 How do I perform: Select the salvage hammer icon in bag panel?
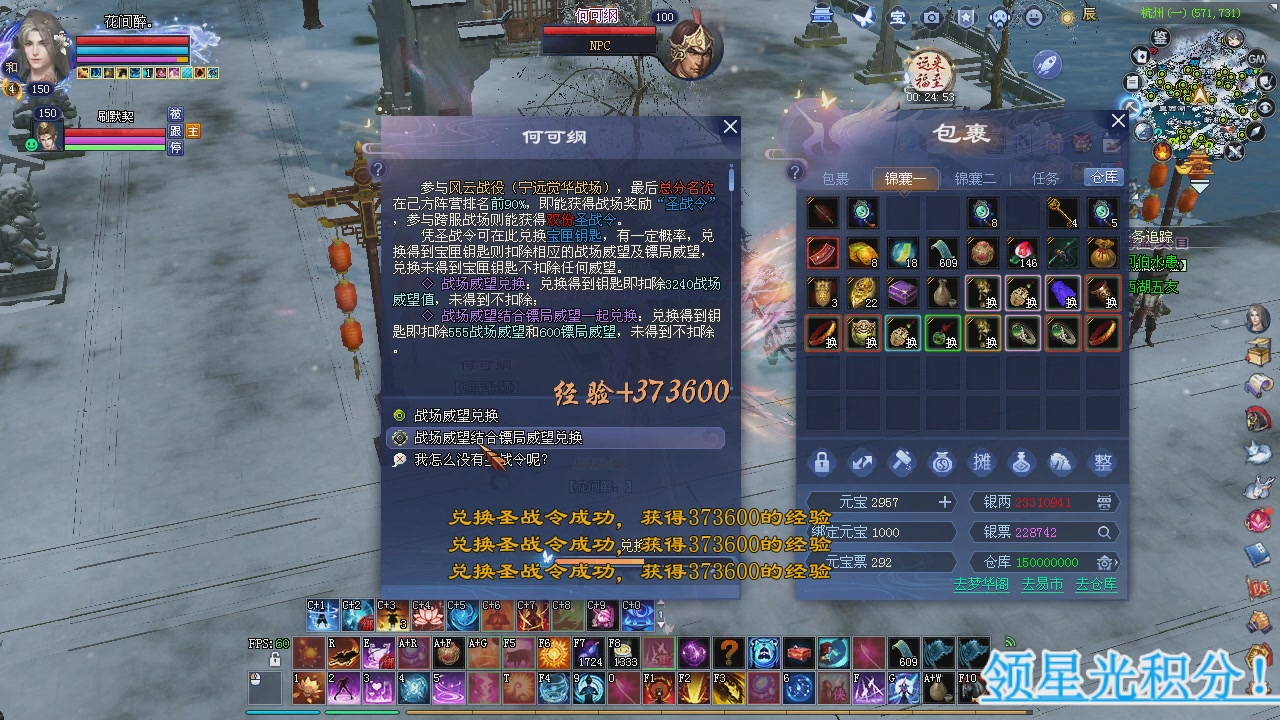point(903,462)
